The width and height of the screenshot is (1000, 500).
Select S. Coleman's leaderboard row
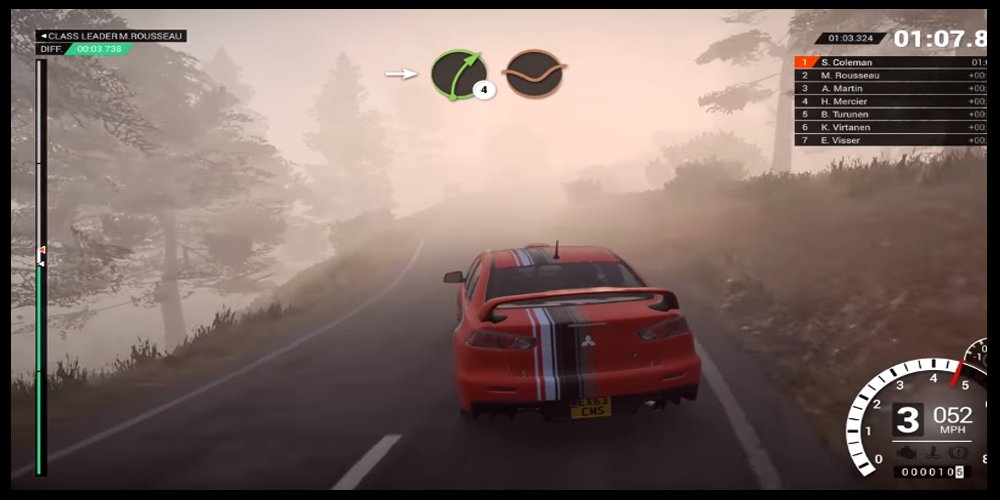point(890,62)
